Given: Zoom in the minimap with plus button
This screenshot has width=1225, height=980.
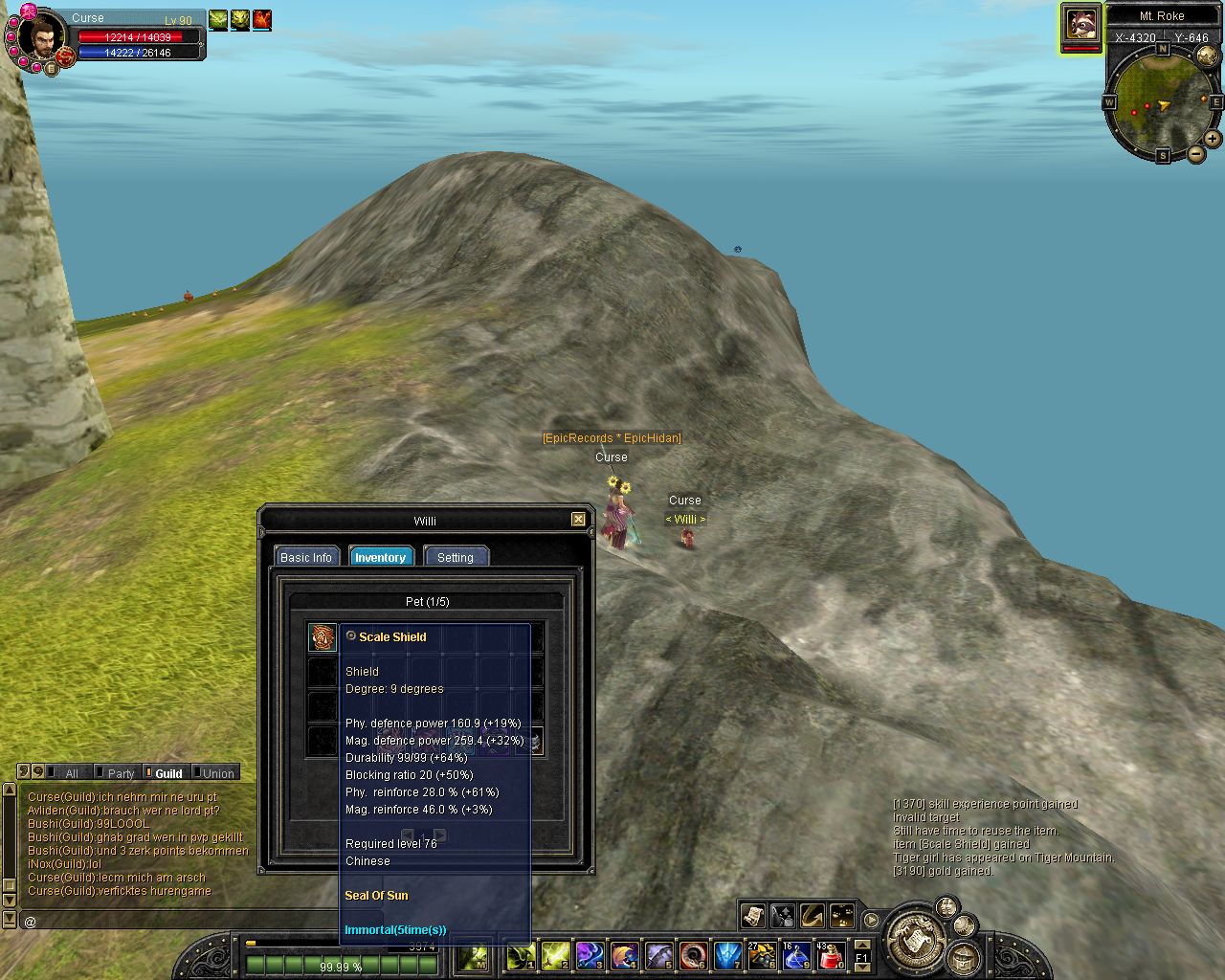Looking at the screenshot, I should pyautogui.click(x=1213, y=139).
